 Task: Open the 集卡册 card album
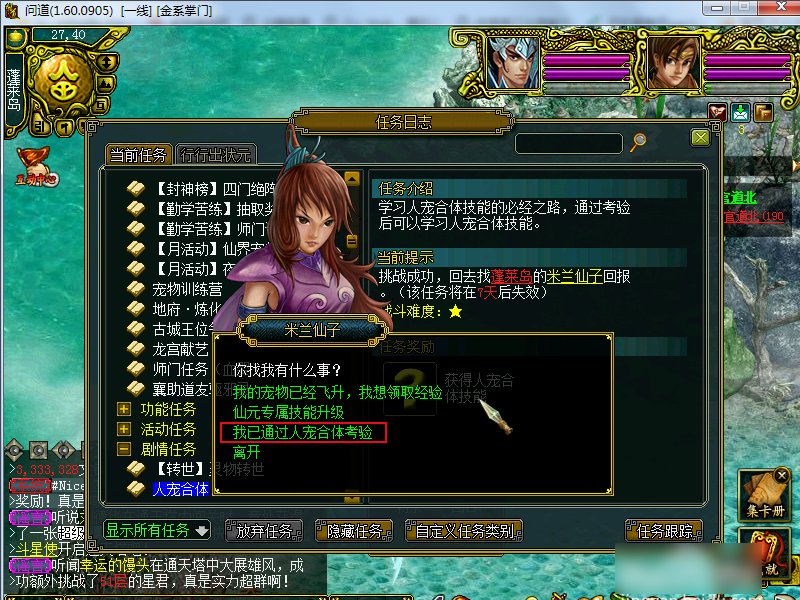click(765, 495)
